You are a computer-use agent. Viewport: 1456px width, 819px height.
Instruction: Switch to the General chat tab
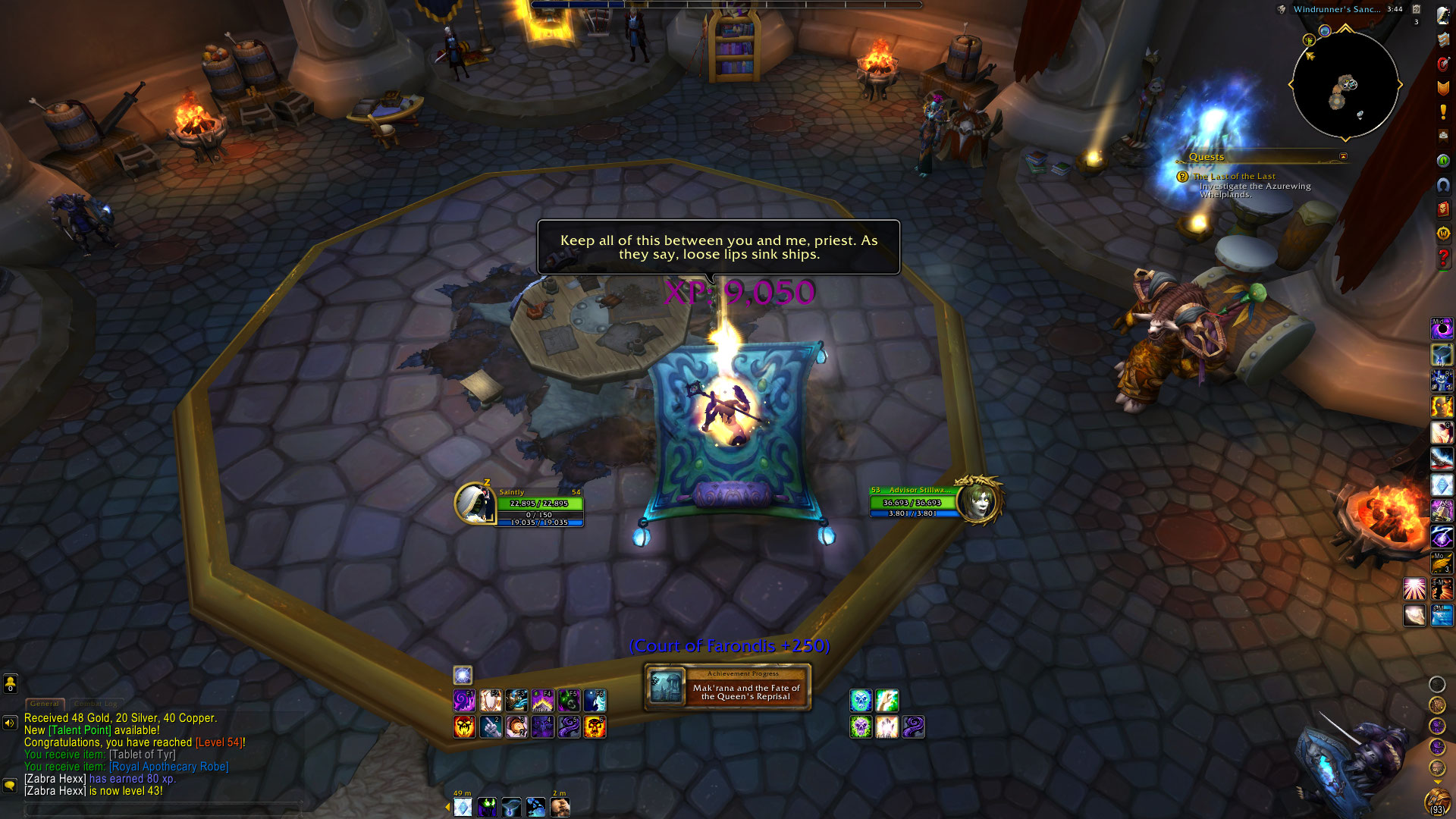(x=45, y=704)
